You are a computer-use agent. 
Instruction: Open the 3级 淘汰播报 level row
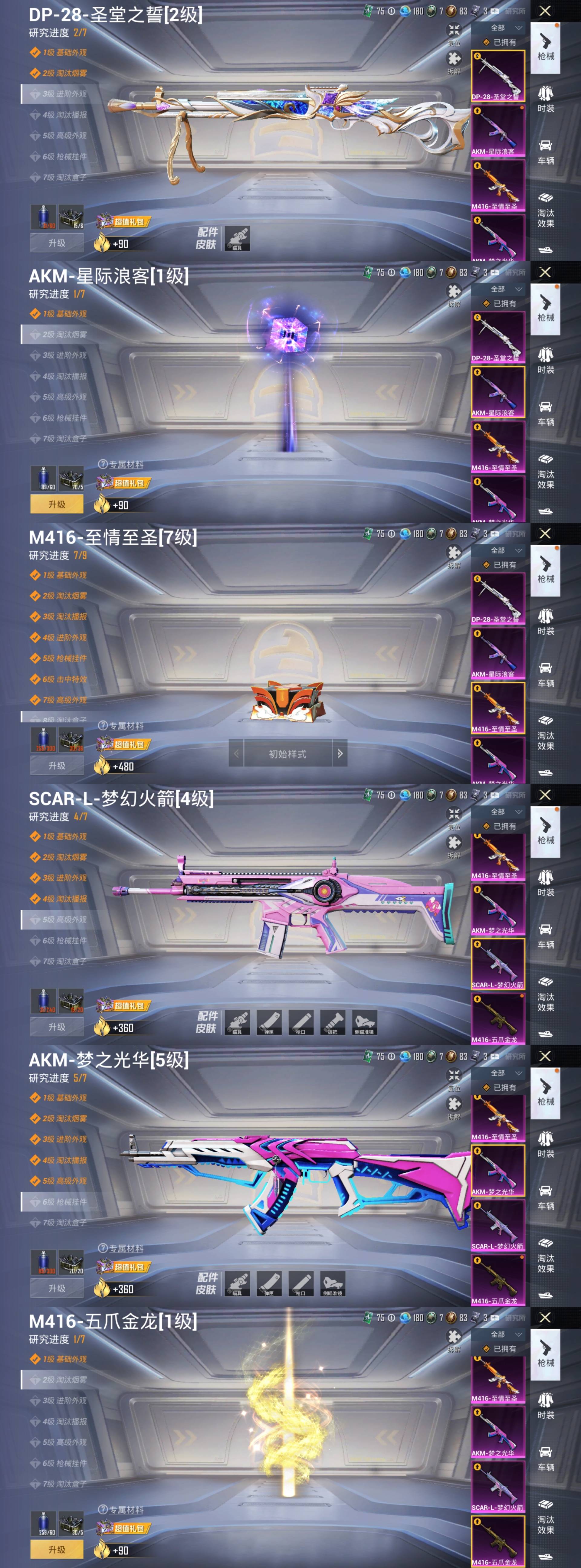click(x=64, y=617)
